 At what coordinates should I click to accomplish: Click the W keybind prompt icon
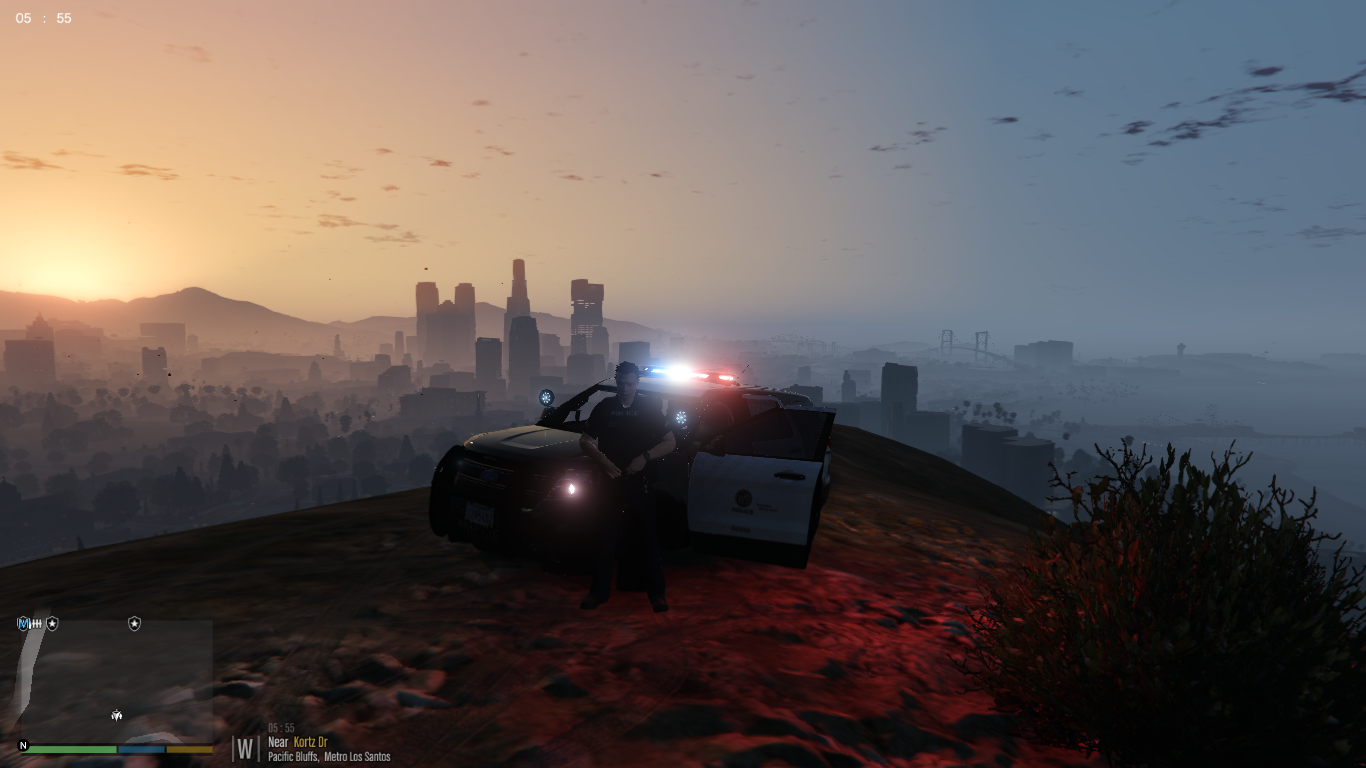247,749
